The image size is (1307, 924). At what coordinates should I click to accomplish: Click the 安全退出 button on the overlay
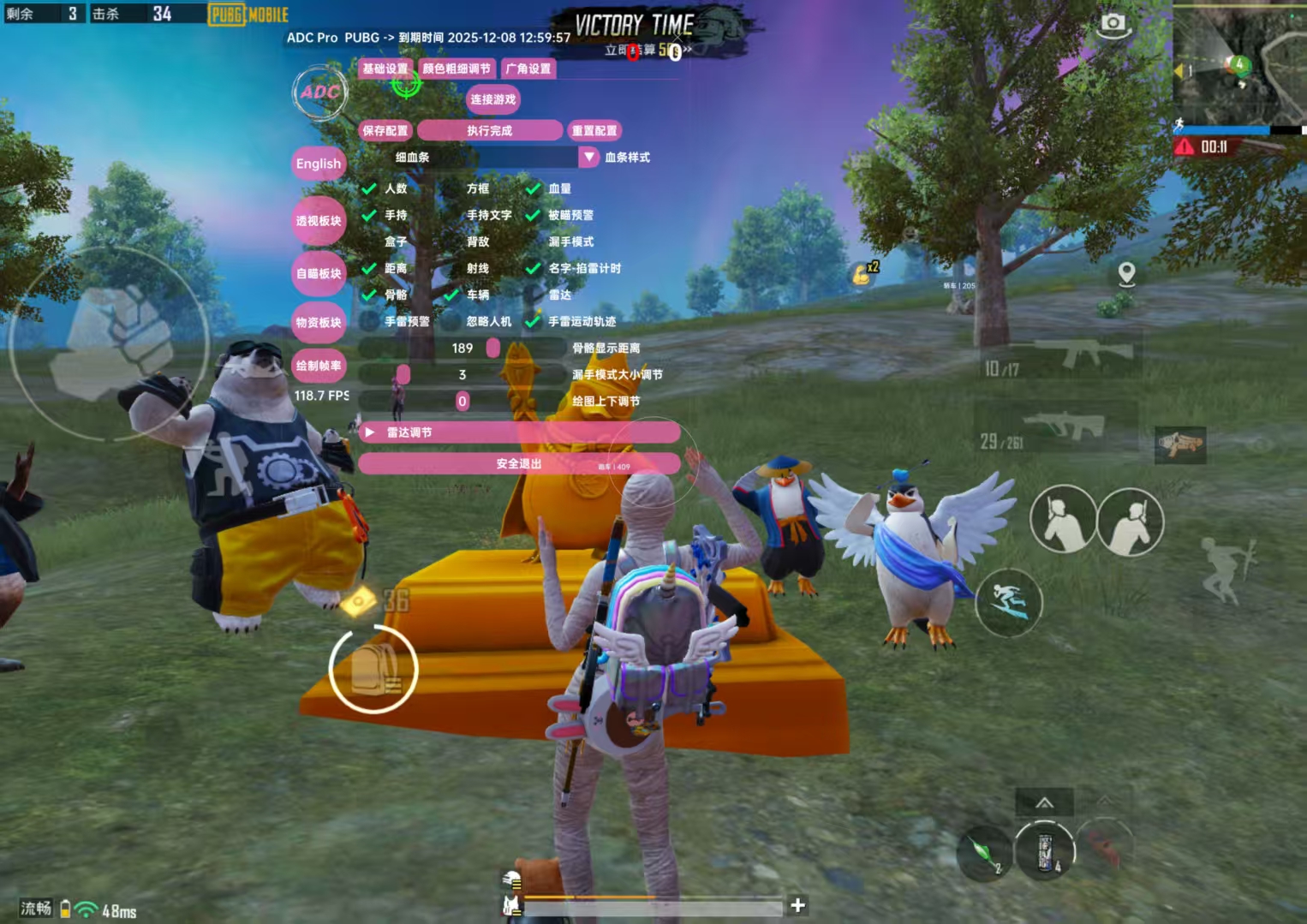click(519, 463)
